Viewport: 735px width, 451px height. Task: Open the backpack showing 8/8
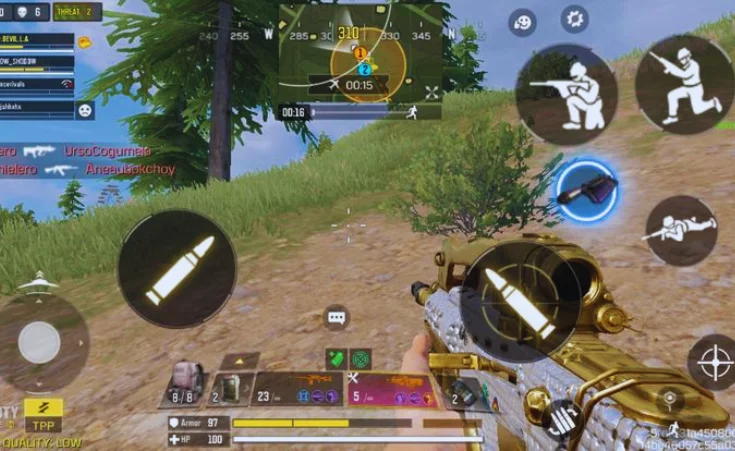(x=182, y=383)
